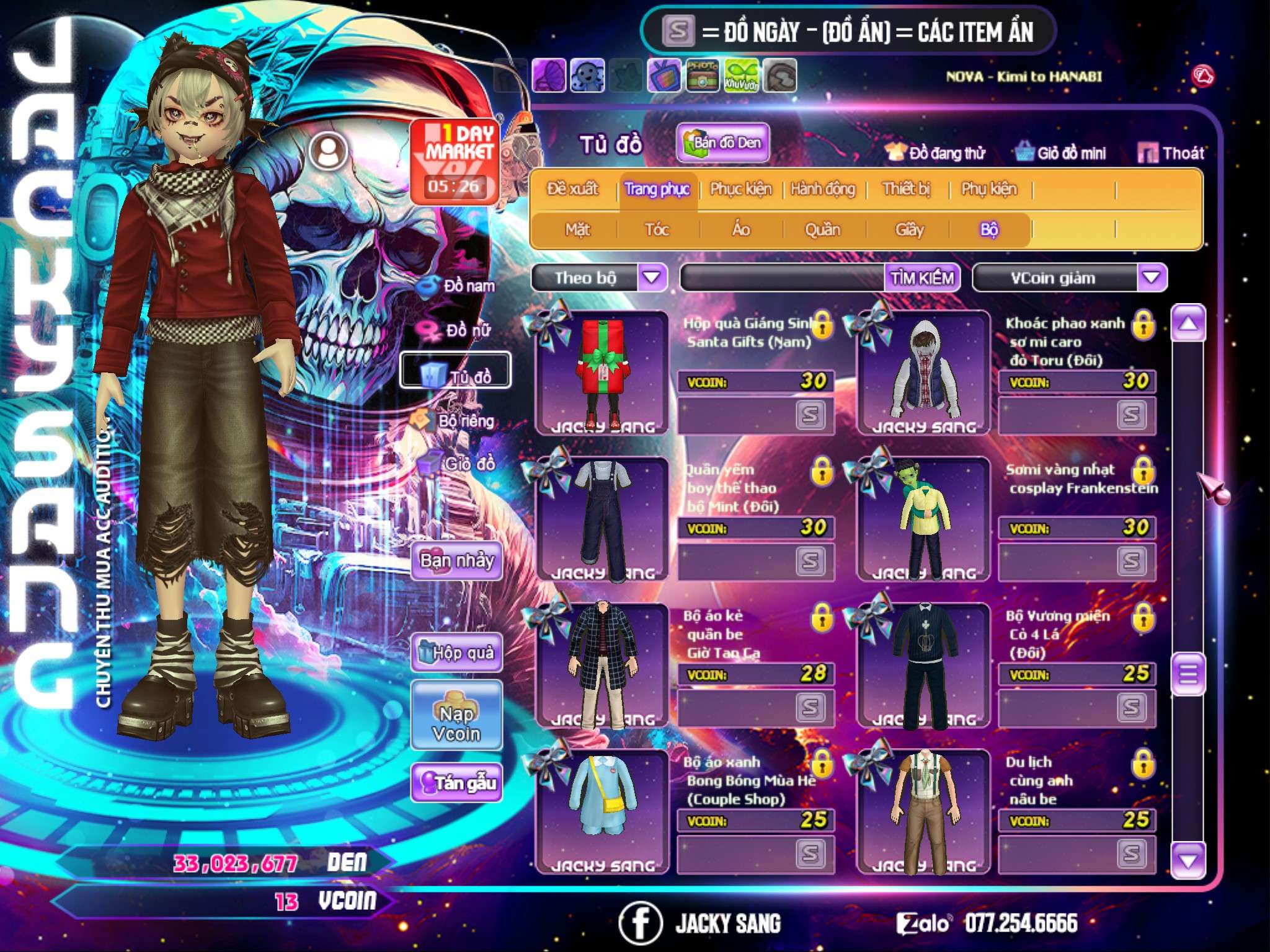This screenshot has height=952, width=1270.
Task: Open the Theo bộ dropdown
Action: (x=652, y=277)
